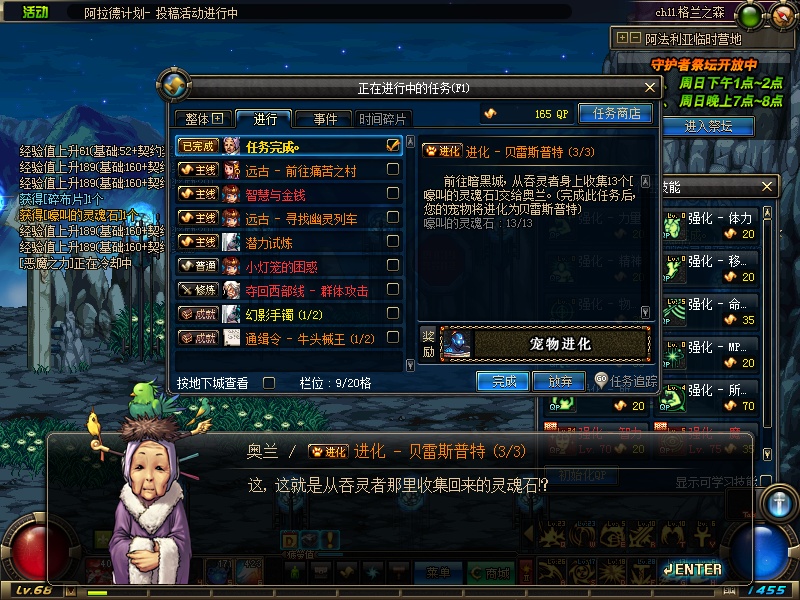Open the 任务商店 quest shop
Screen dimensions: 800x600
(616, 114)
